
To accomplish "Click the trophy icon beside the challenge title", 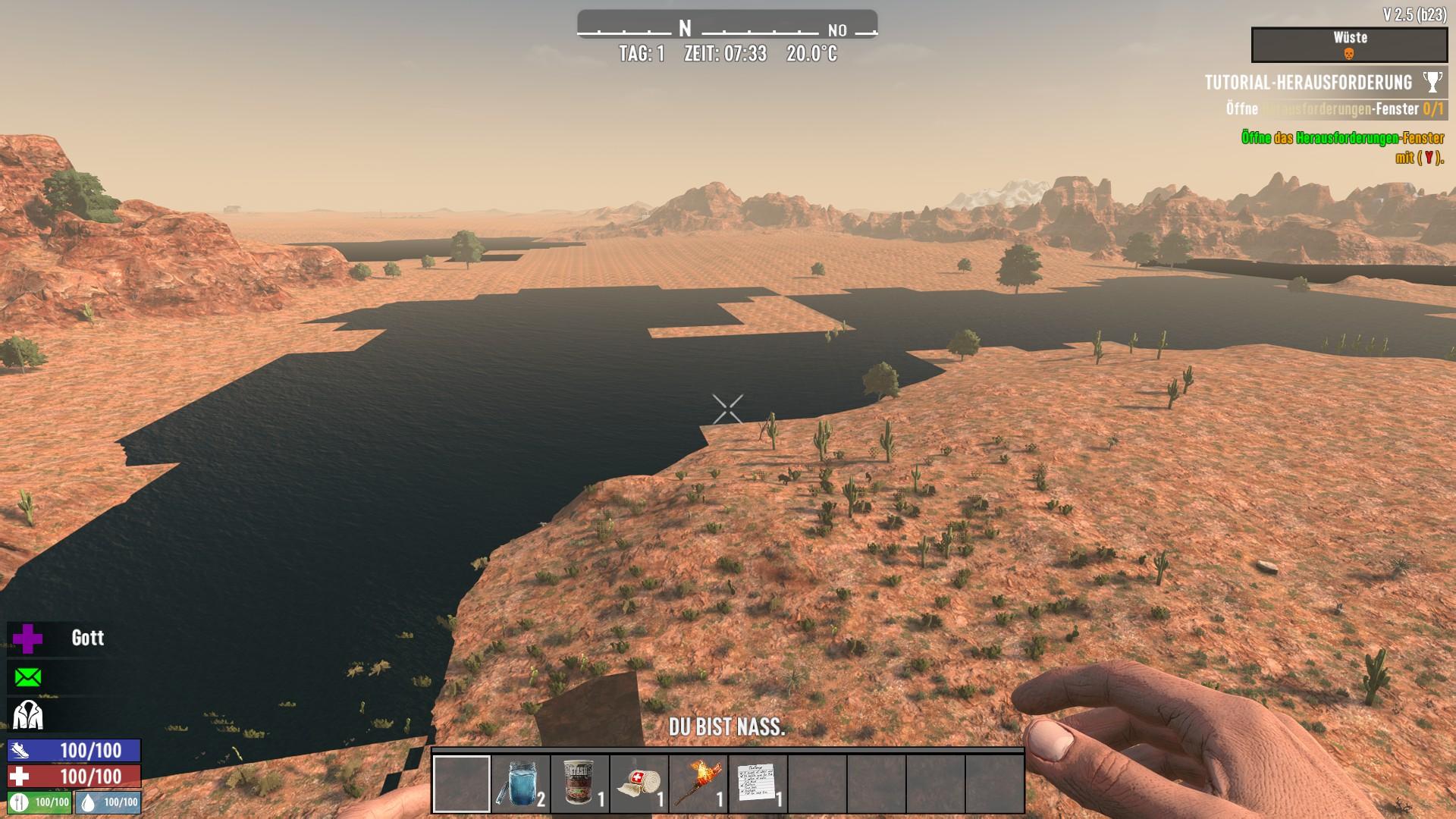I will point(1432,82).
